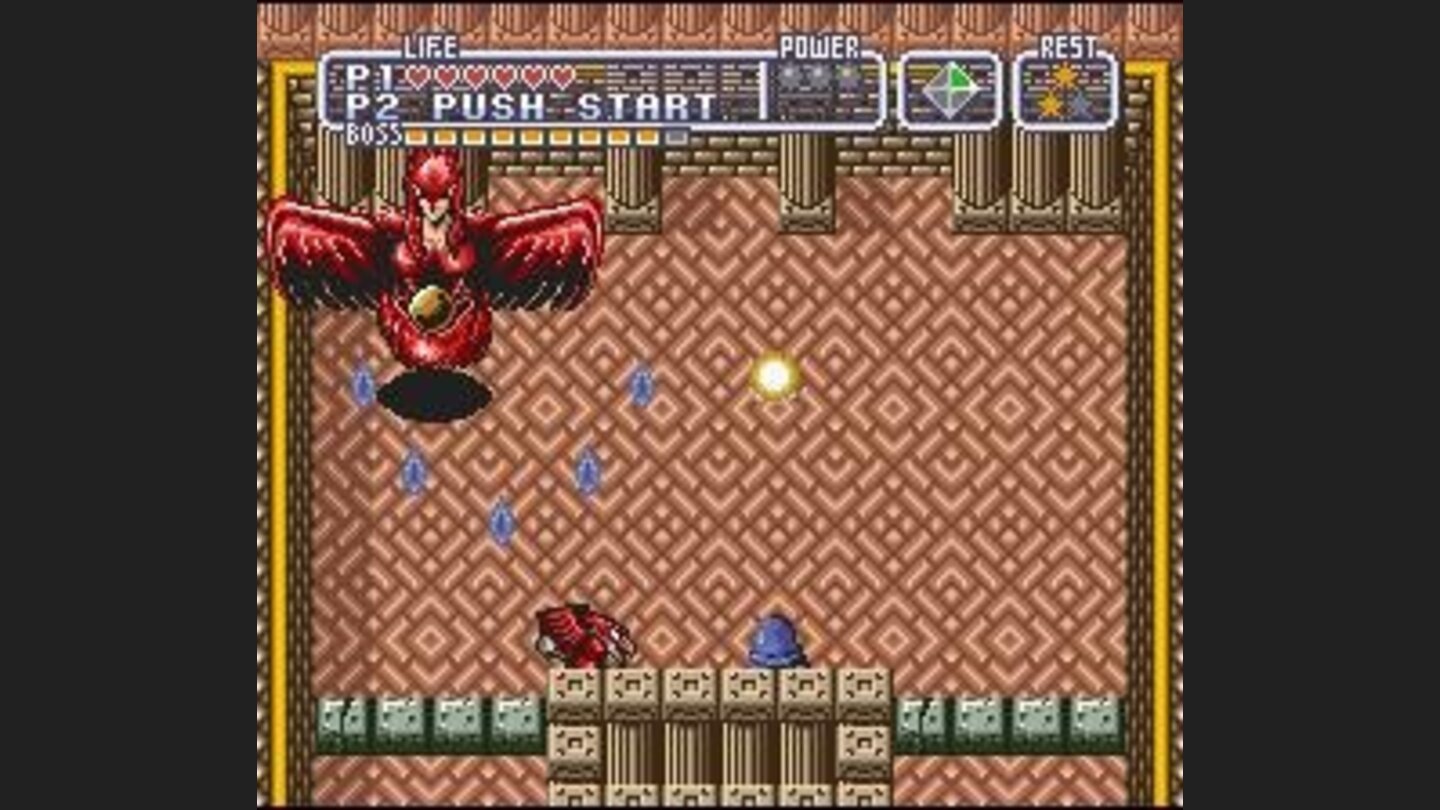Toggle the dimmed segment of the BOSS bar
1440x810 pixels.
point(677,135)
